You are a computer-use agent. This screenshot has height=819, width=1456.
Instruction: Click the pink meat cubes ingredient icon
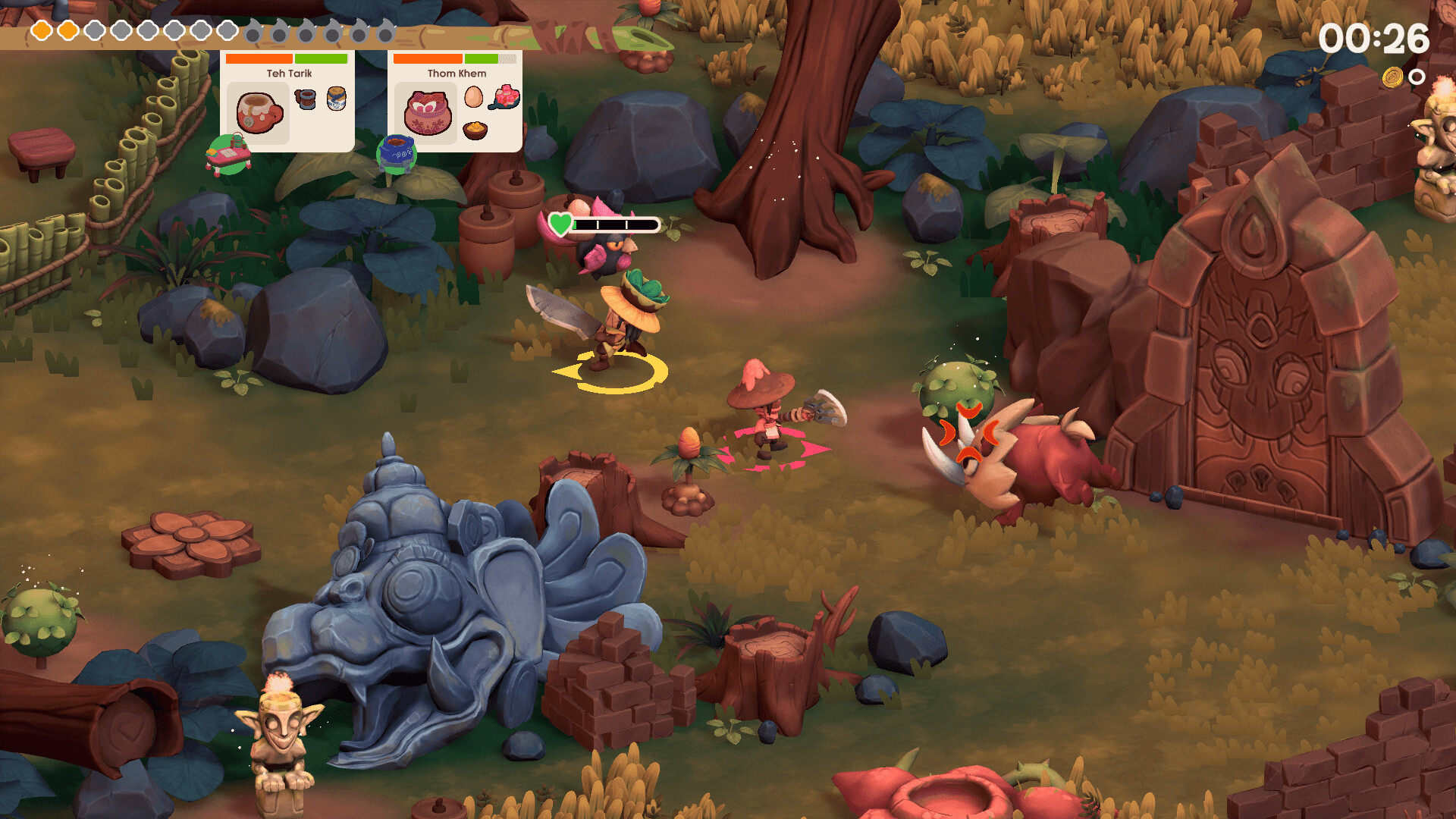tap(506, 98)
